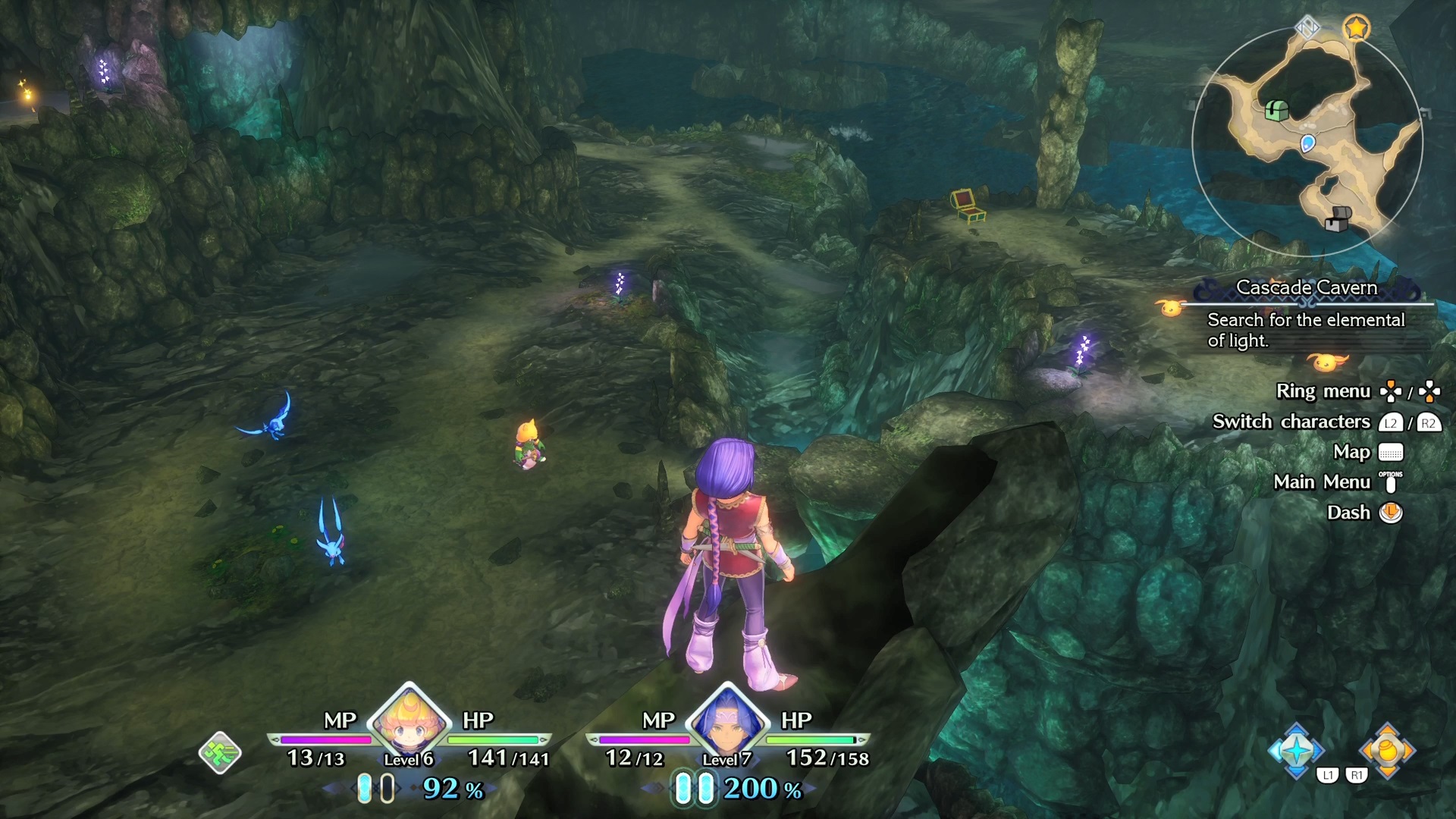This screenshot has height=819, width=1456.
Task: Select the gold star marker on minimap
Action: 1356,29
